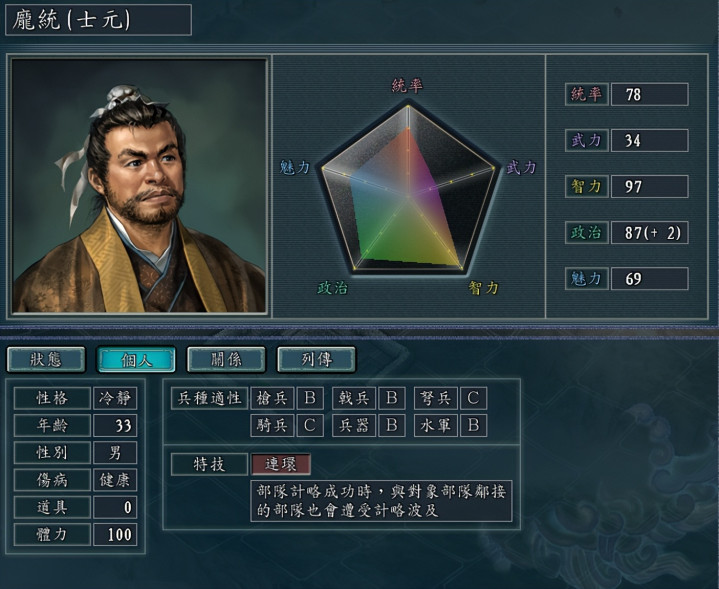Show the 列傳 biography tab
Image resolution: width=719 pixels, height=589 pixels.
[316, 359]
